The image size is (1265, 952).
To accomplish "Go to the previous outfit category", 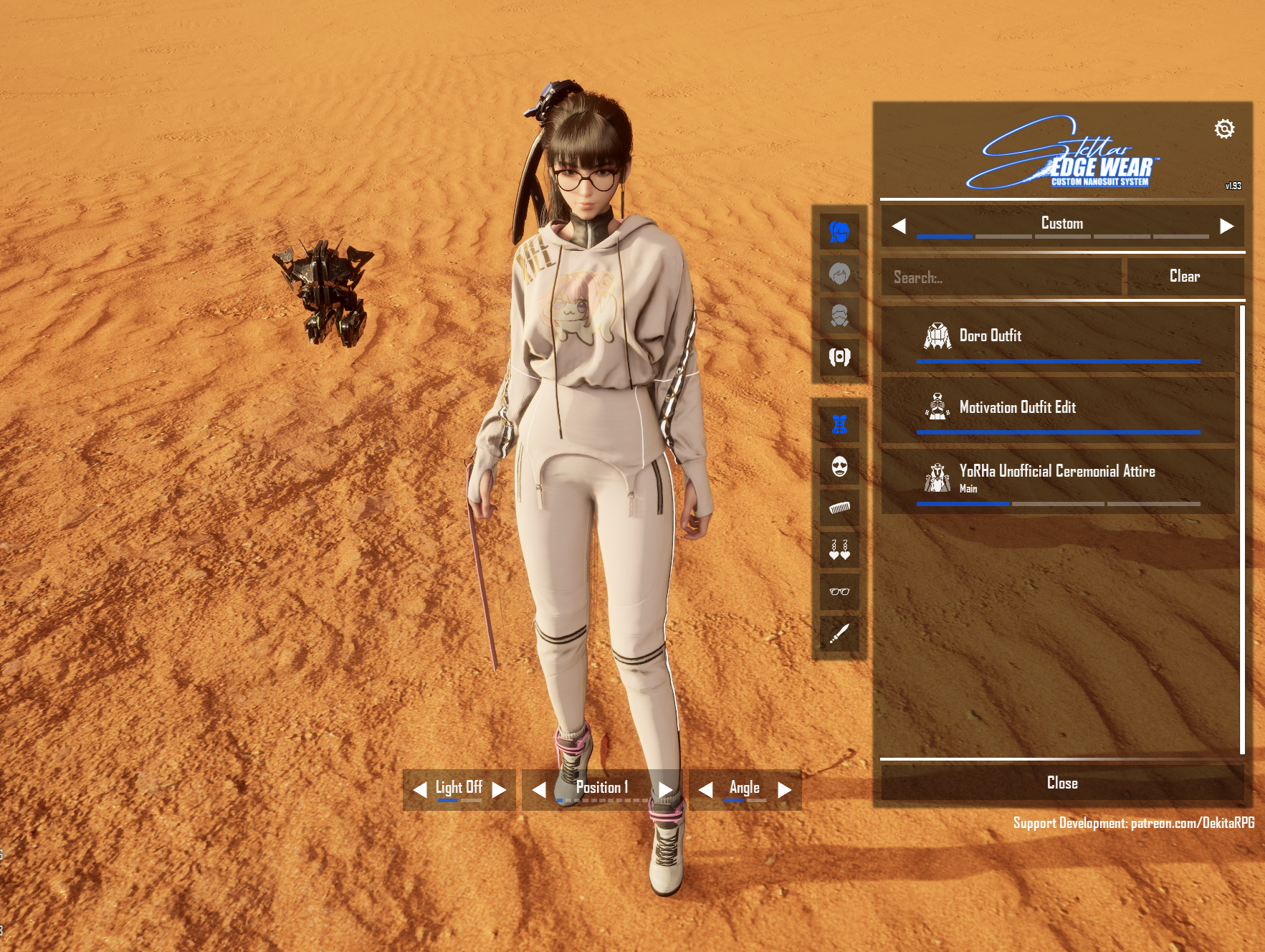I will (x=899, y=226).
